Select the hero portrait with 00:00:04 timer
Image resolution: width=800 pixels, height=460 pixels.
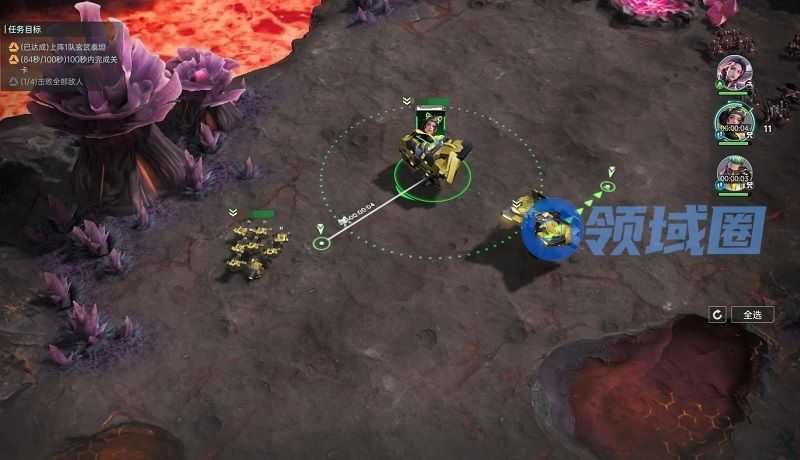click(733, 122)
